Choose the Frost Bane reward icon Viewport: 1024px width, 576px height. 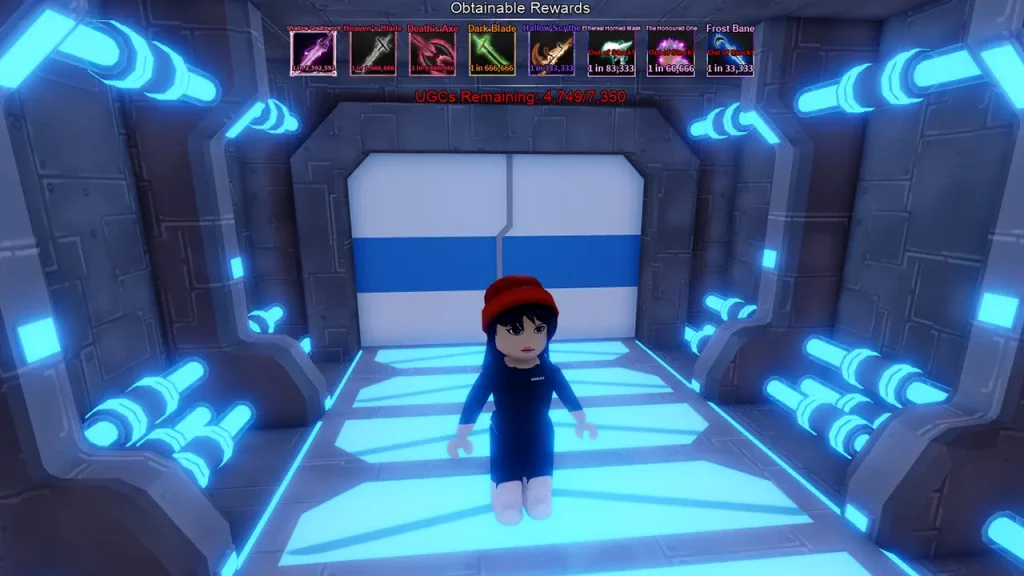729,54
